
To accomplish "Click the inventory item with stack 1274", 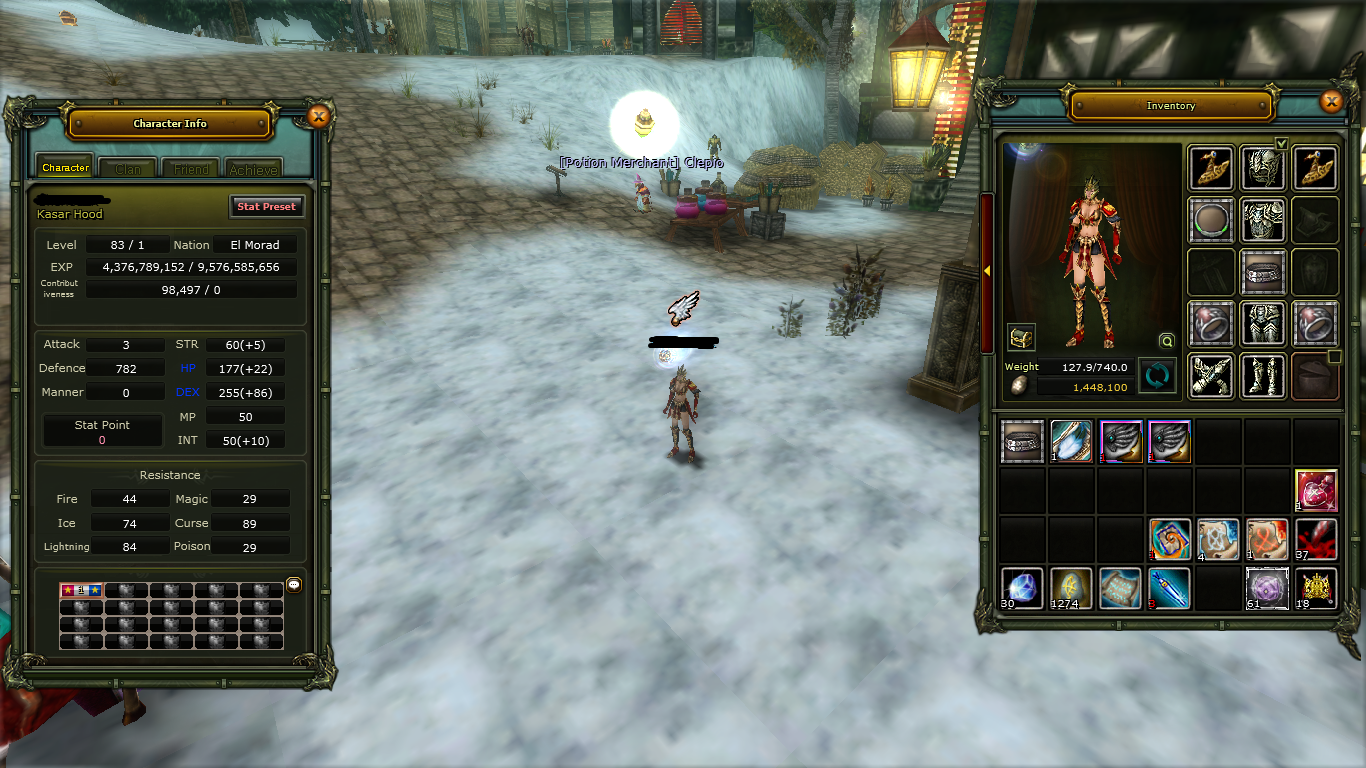I will coord(1071,588).
